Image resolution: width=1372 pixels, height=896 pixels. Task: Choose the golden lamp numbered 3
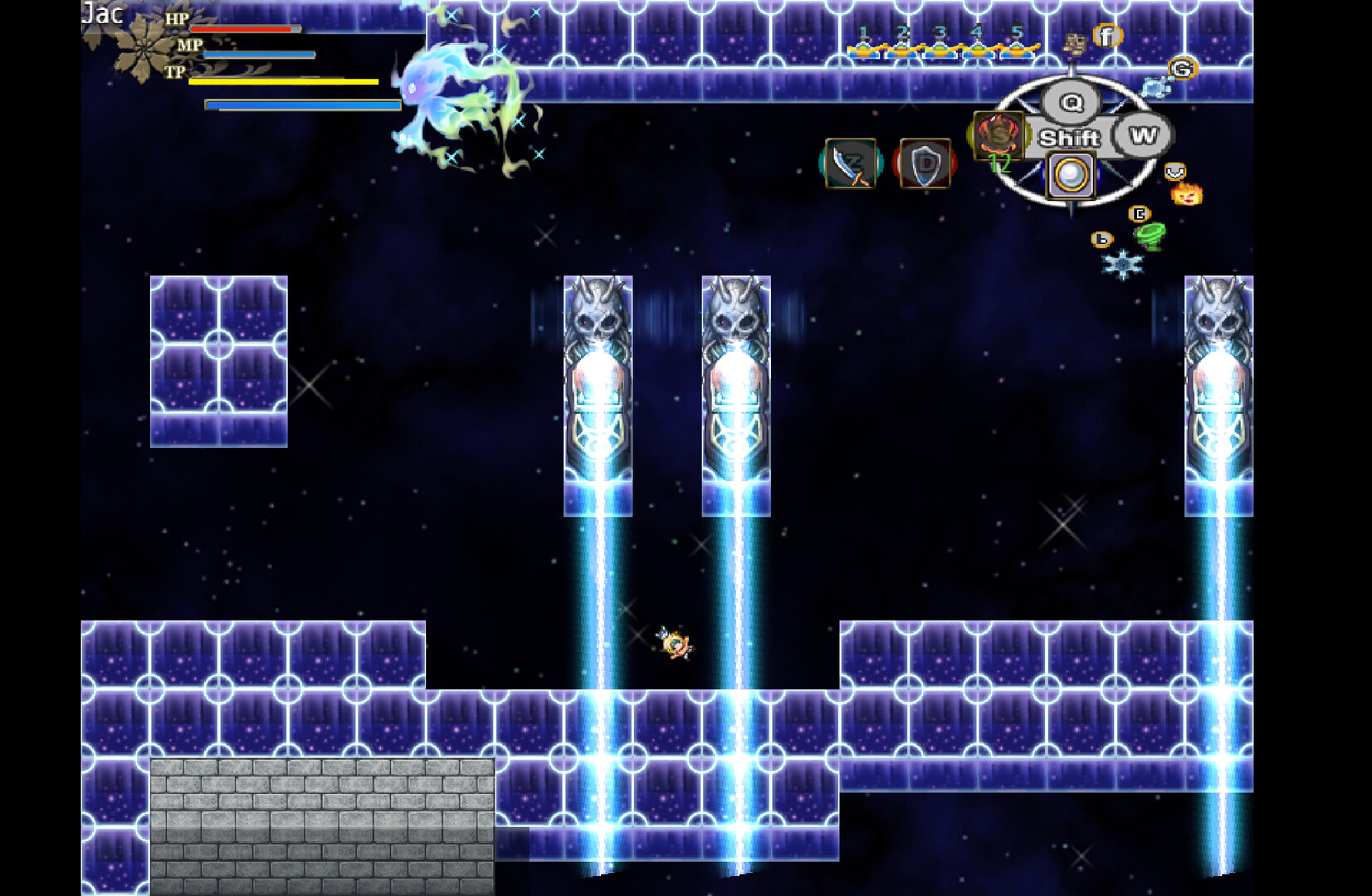tap(940, 48)
